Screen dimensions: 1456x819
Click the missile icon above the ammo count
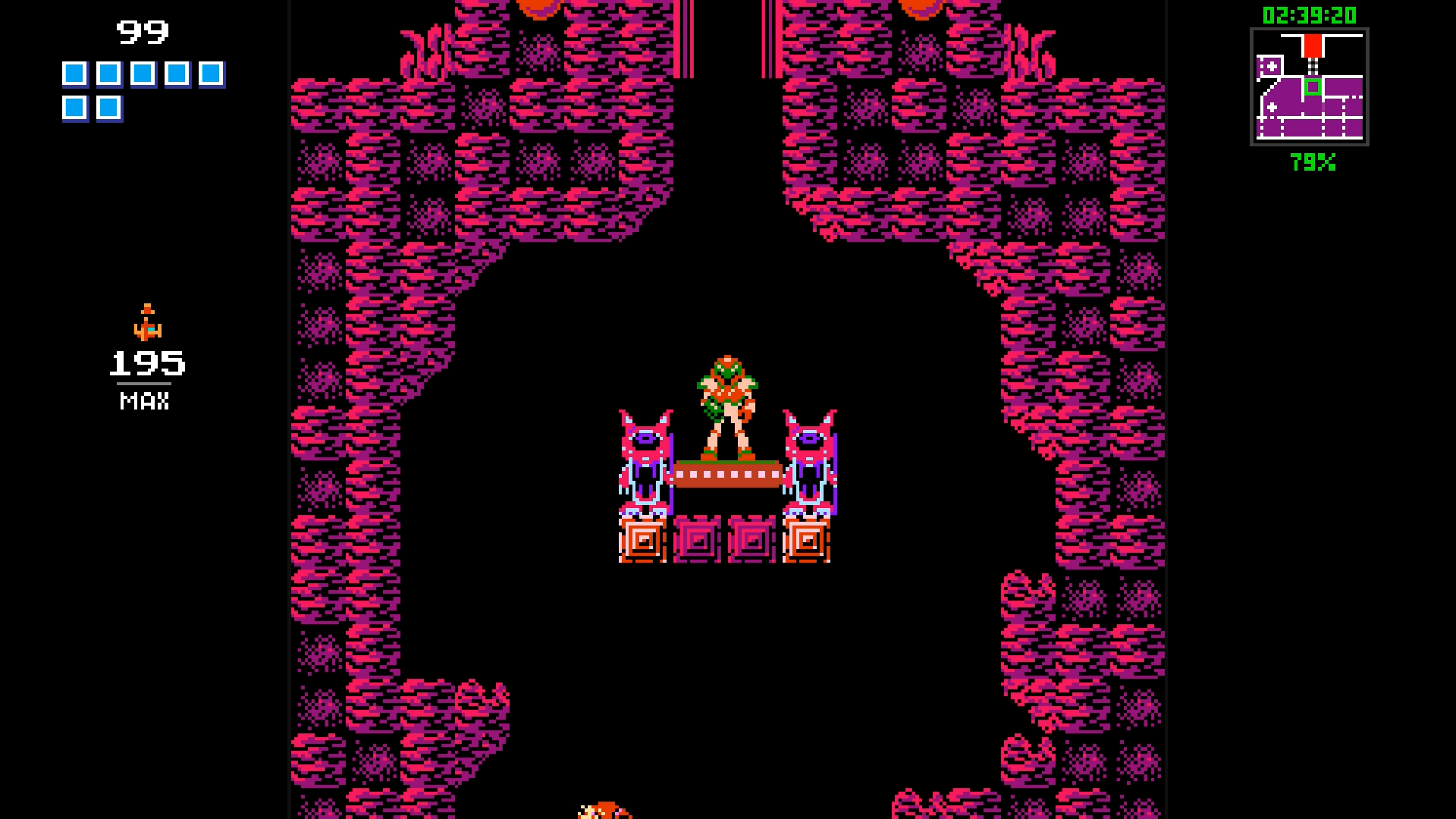(x=148, y=322)
